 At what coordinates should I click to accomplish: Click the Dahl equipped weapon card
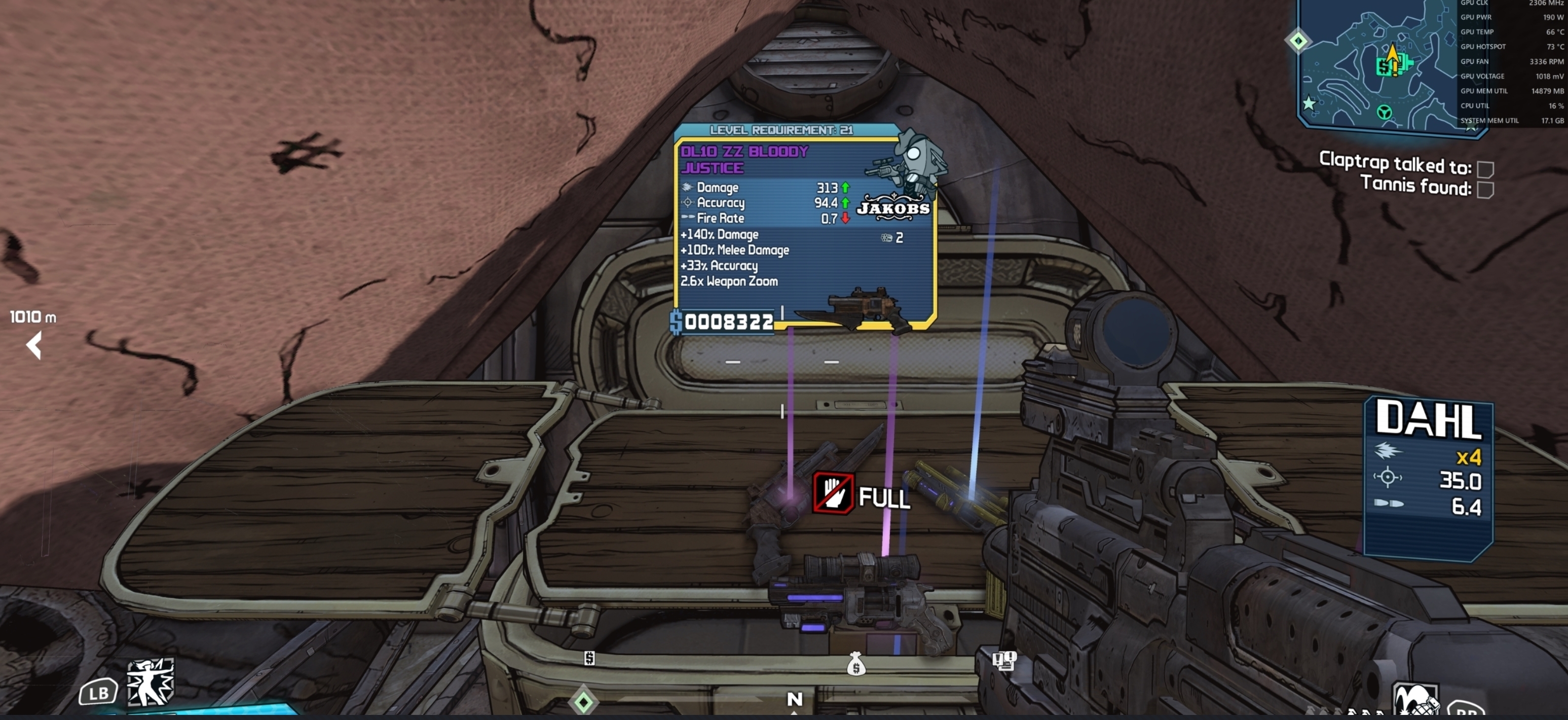click(x=1428, y=479)
